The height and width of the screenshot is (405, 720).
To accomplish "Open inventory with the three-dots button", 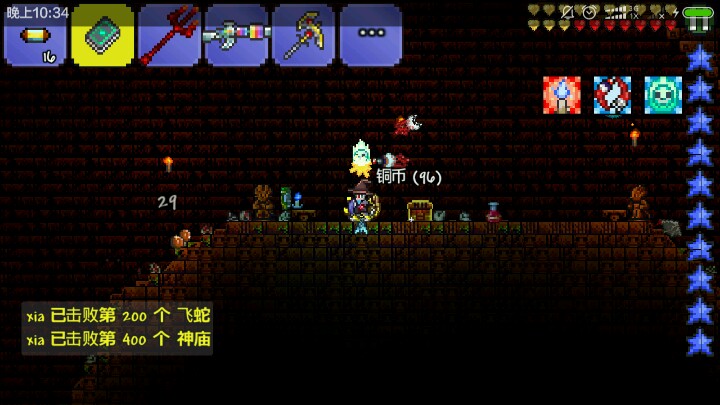I will click(370, 37).
